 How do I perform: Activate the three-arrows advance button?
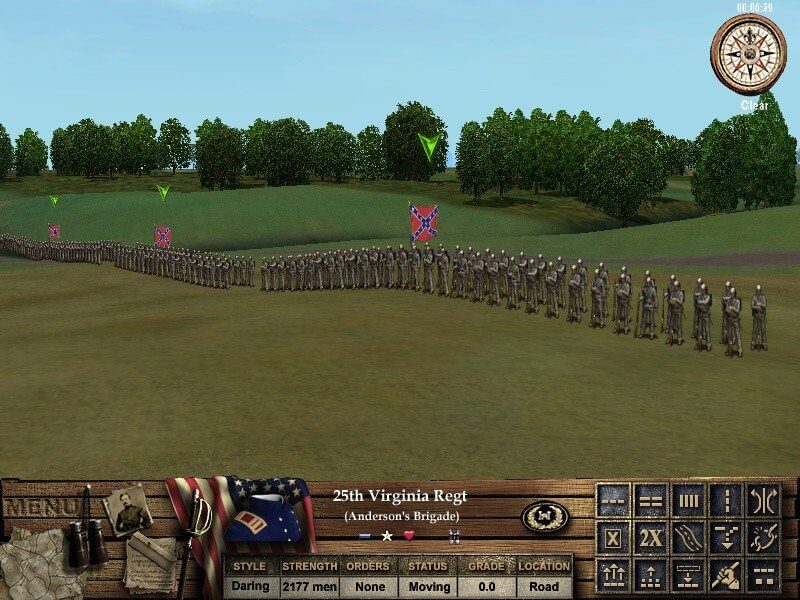click(x=613, y=575)
